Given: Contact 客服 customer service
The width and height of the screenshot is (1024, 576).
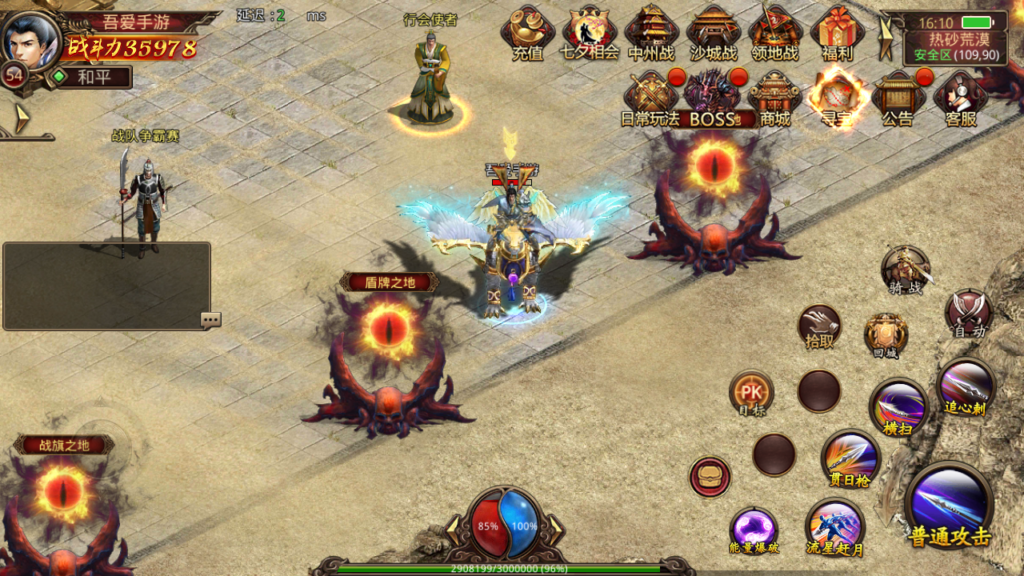Looking at the screenshot, I should 959,98.
